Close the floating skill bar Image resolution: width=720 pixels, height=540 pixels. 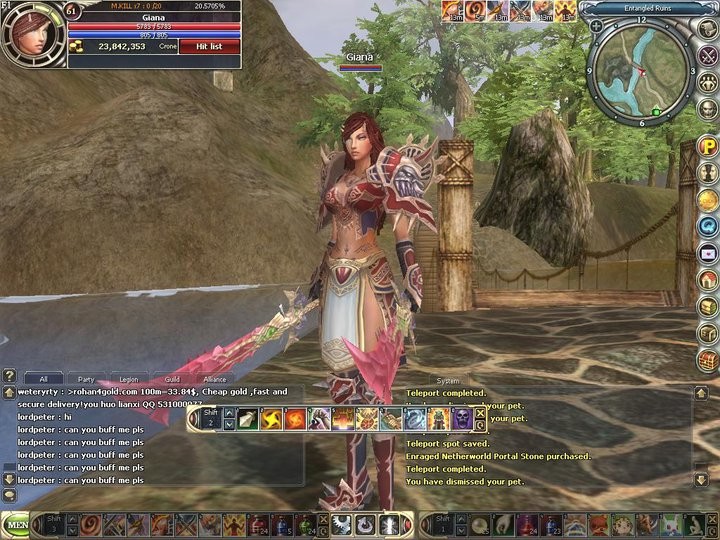(480, 411)
